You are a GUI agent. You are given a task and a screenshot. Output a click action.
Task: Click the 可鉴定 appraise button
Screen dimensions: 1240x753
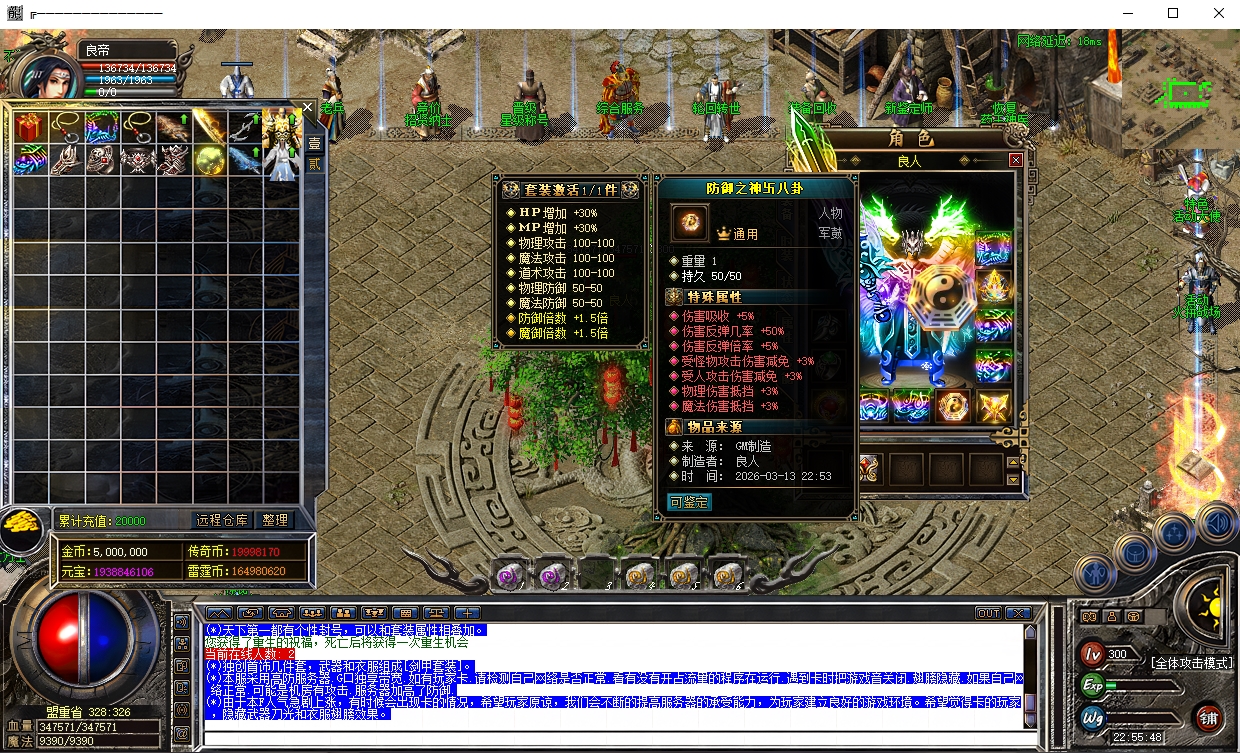tap(689, 502)
